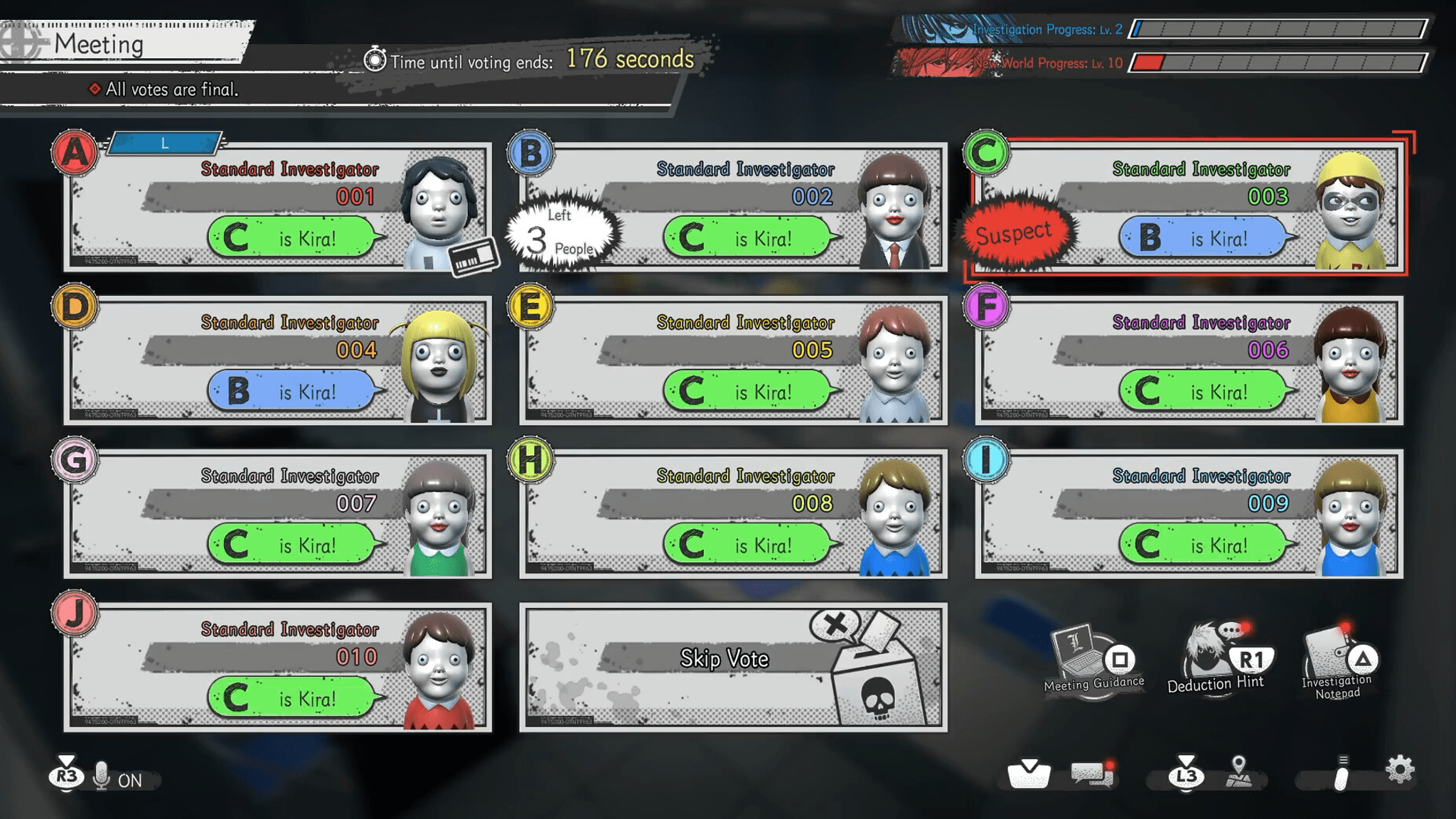
Task: Select player J Standard Investigator 010 card
Action: point(277,668)
